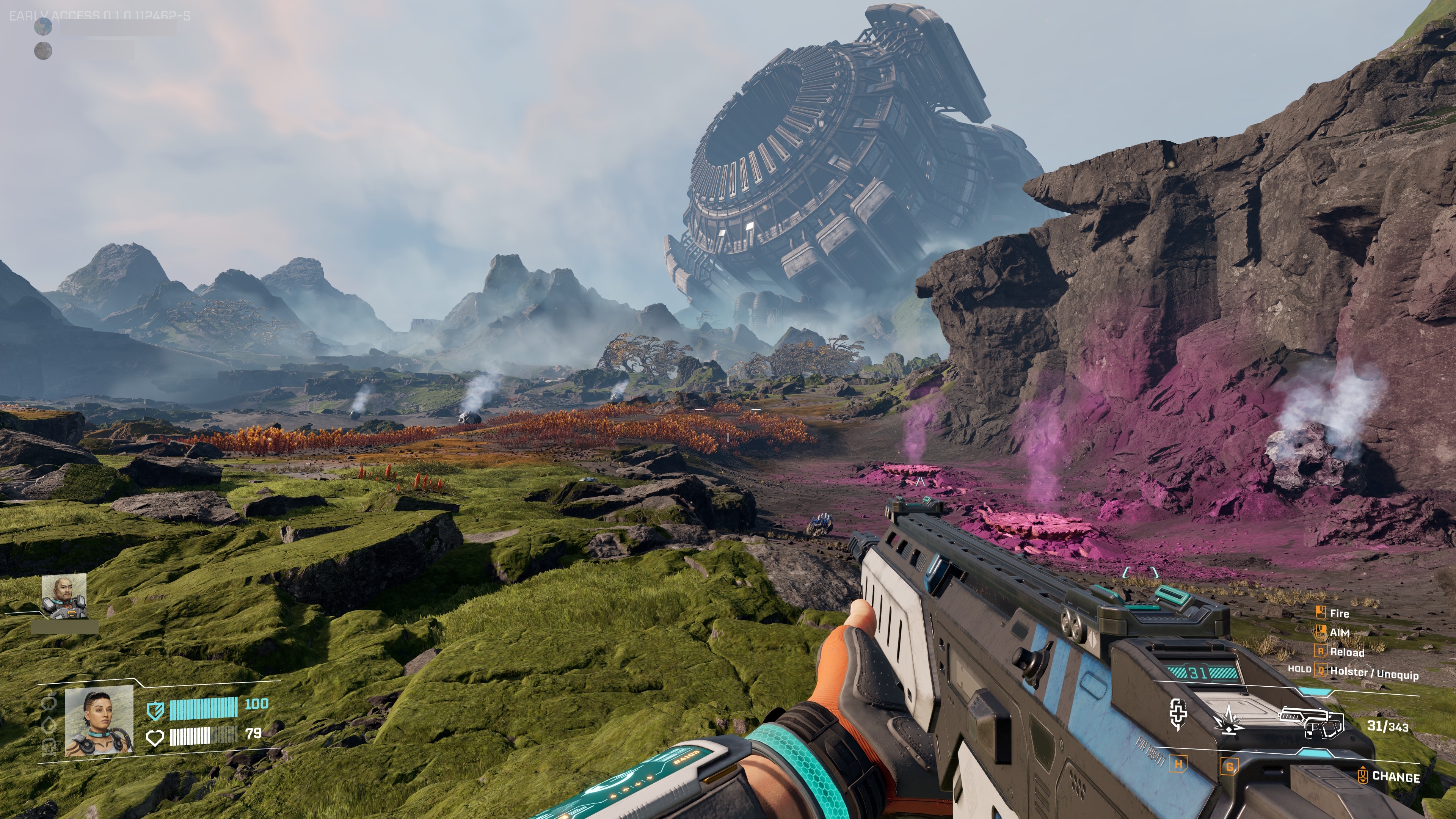Click the blue shield icon
This screenshot has width=1456, height=819.
pyautogui.click(x=155, y=711)
